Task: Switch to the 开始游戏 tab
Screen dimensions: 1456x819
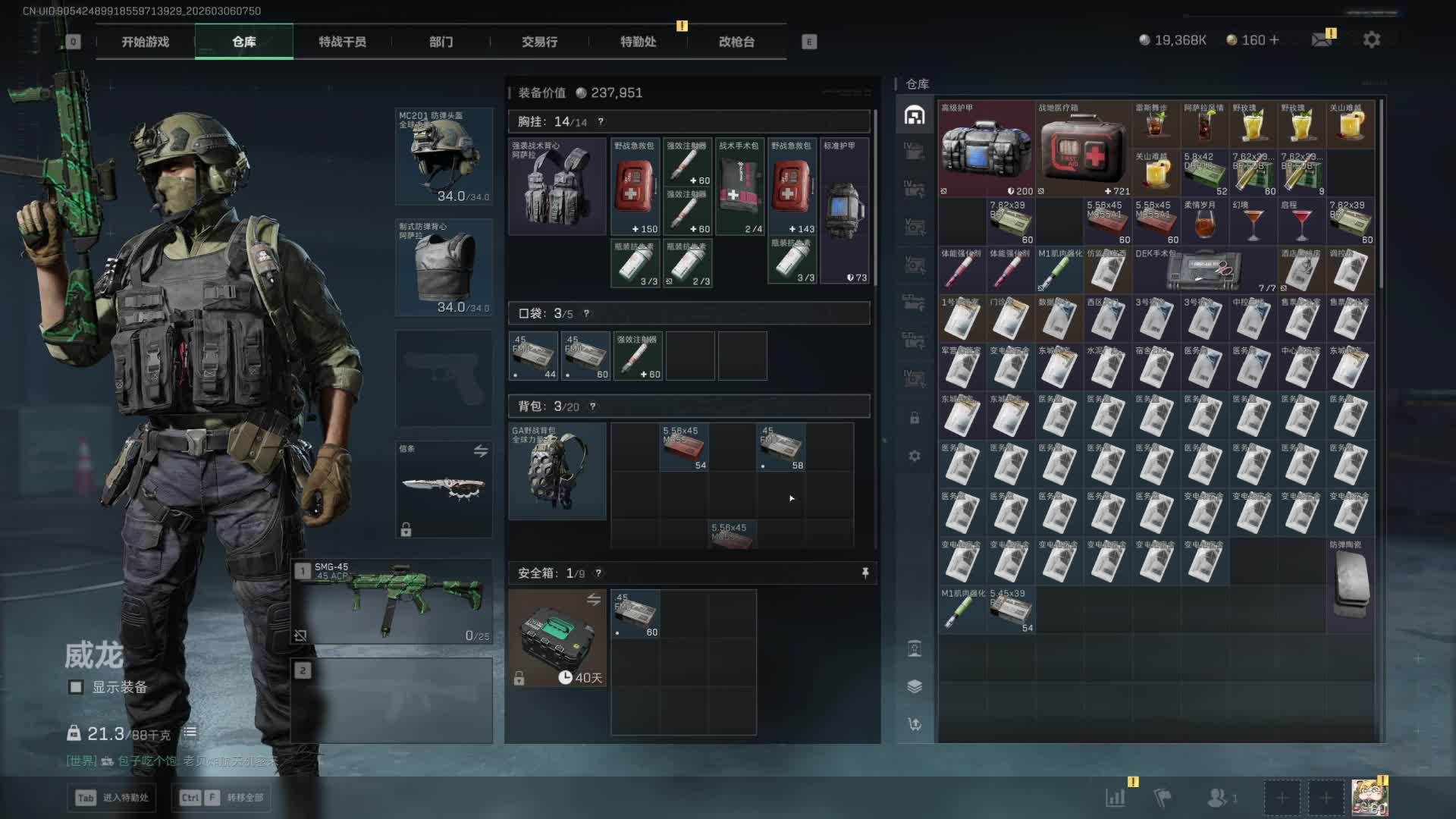Action: tap(146, 42)
